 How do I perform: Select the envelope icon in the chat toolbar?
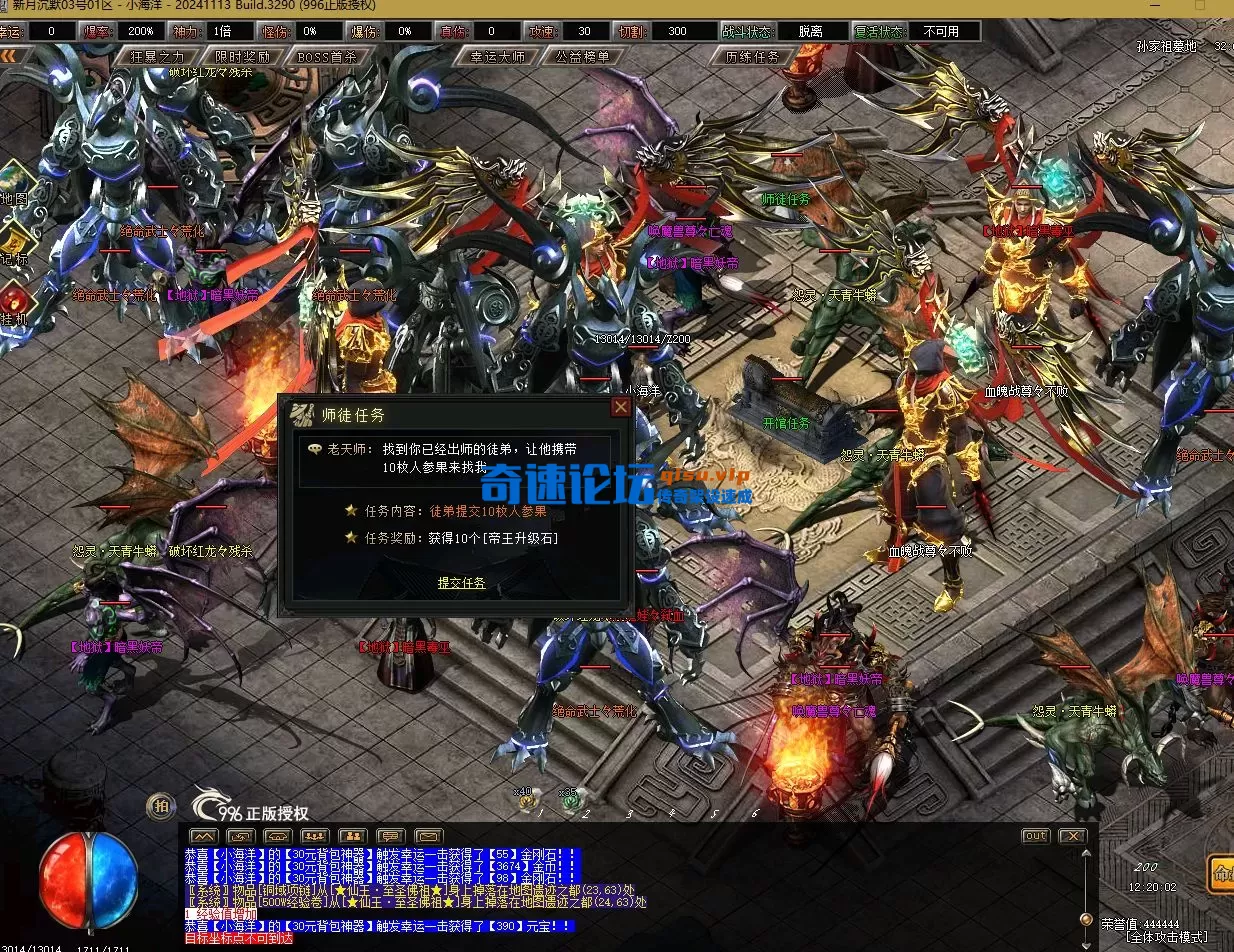pos(428,836)
